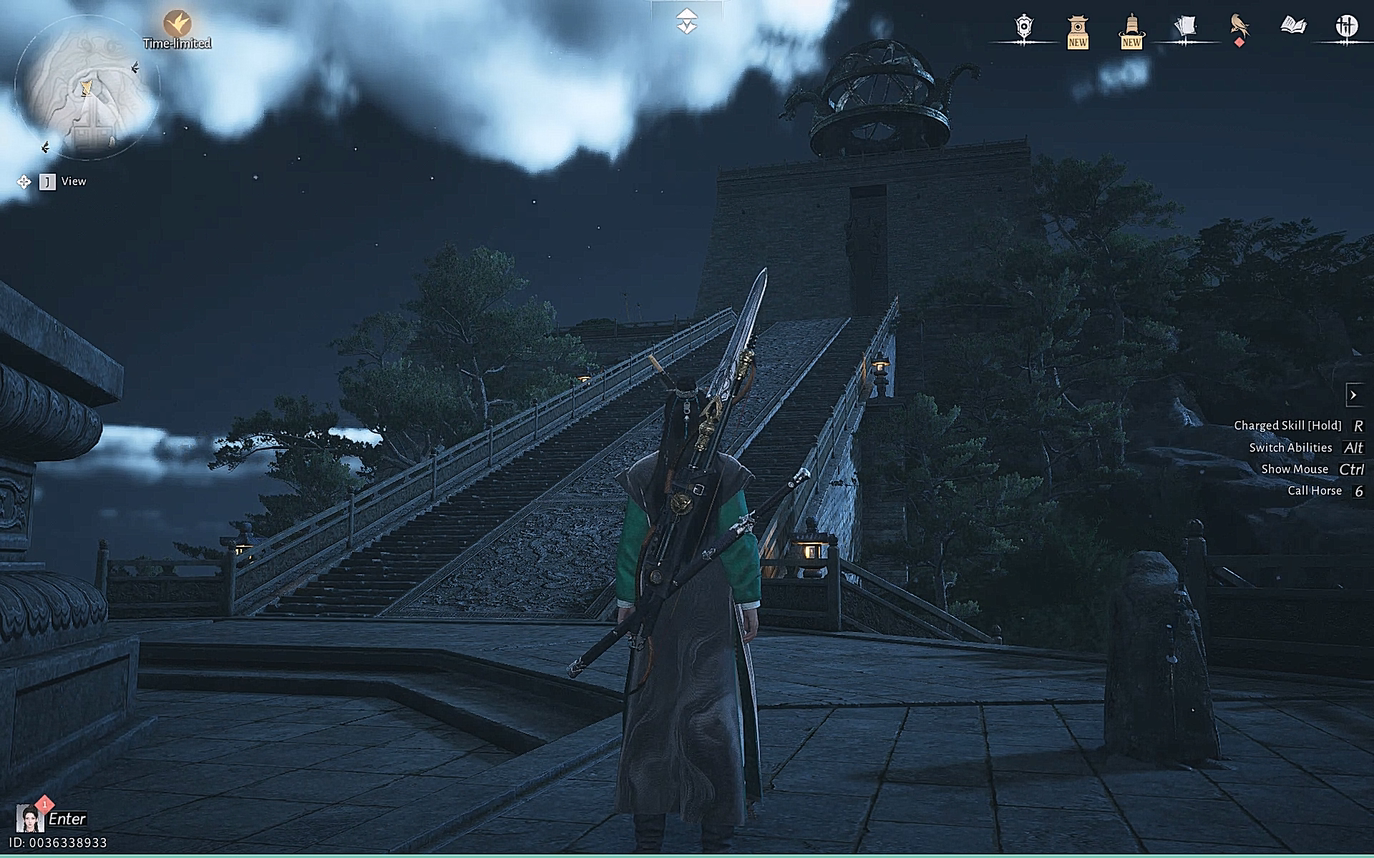Open the bell icon marked NEW
The image size is (1374, 858).
pyautogui.click(x=1131, y=29)
